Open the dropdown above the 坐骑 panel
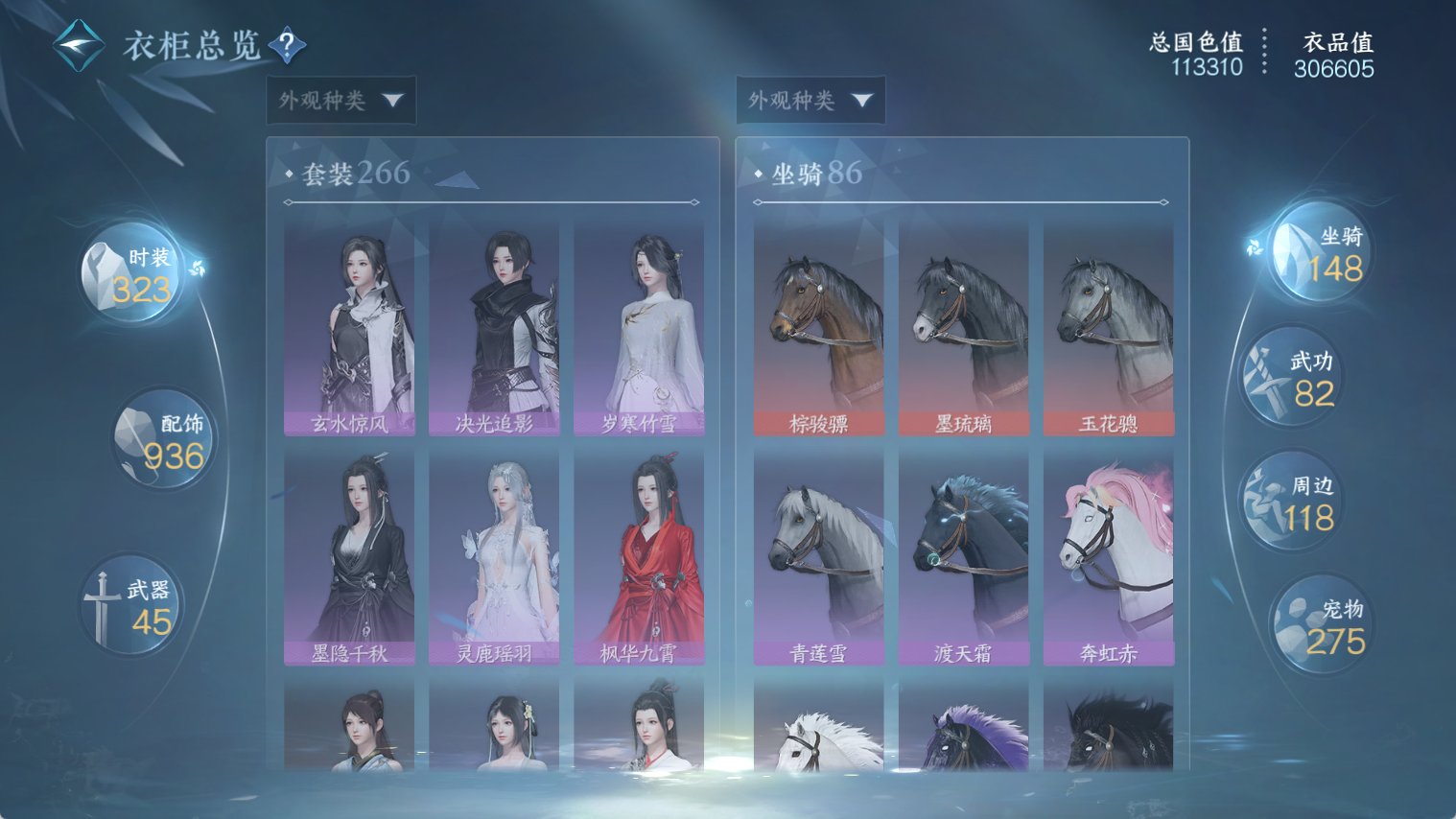Viewport: 1456px width, 819px height. tap(810, 101)
